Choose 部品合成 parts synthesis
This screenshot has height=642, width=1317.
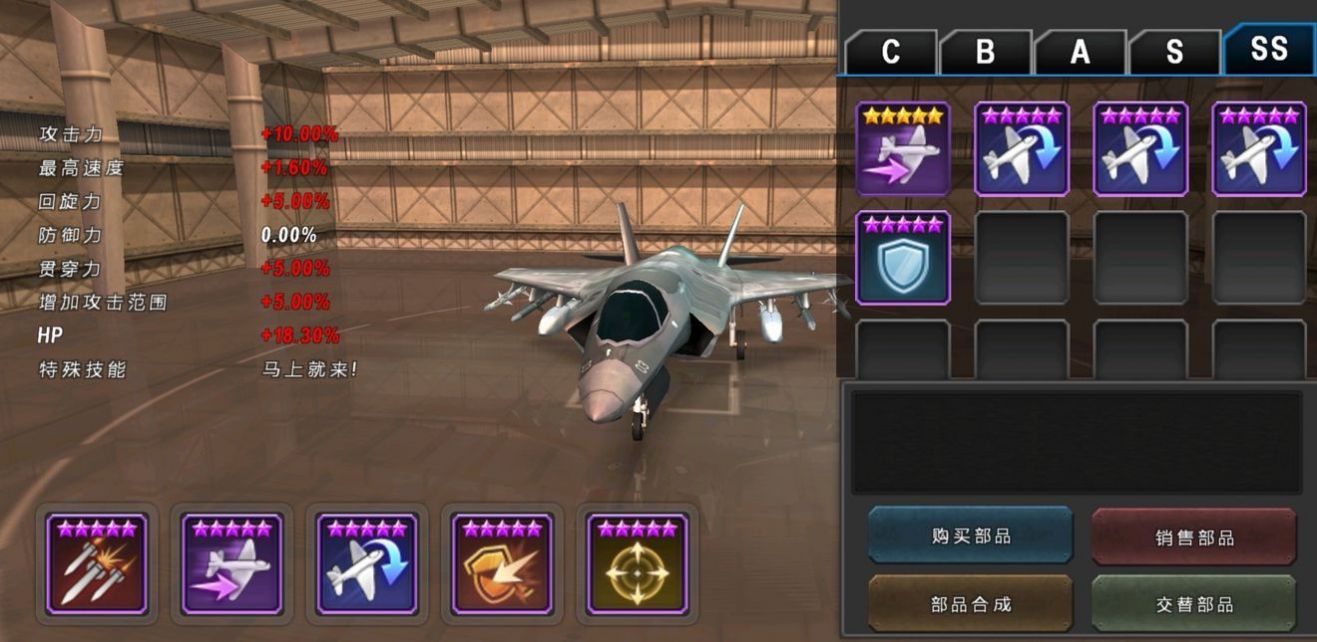click(x=970, y=604)
